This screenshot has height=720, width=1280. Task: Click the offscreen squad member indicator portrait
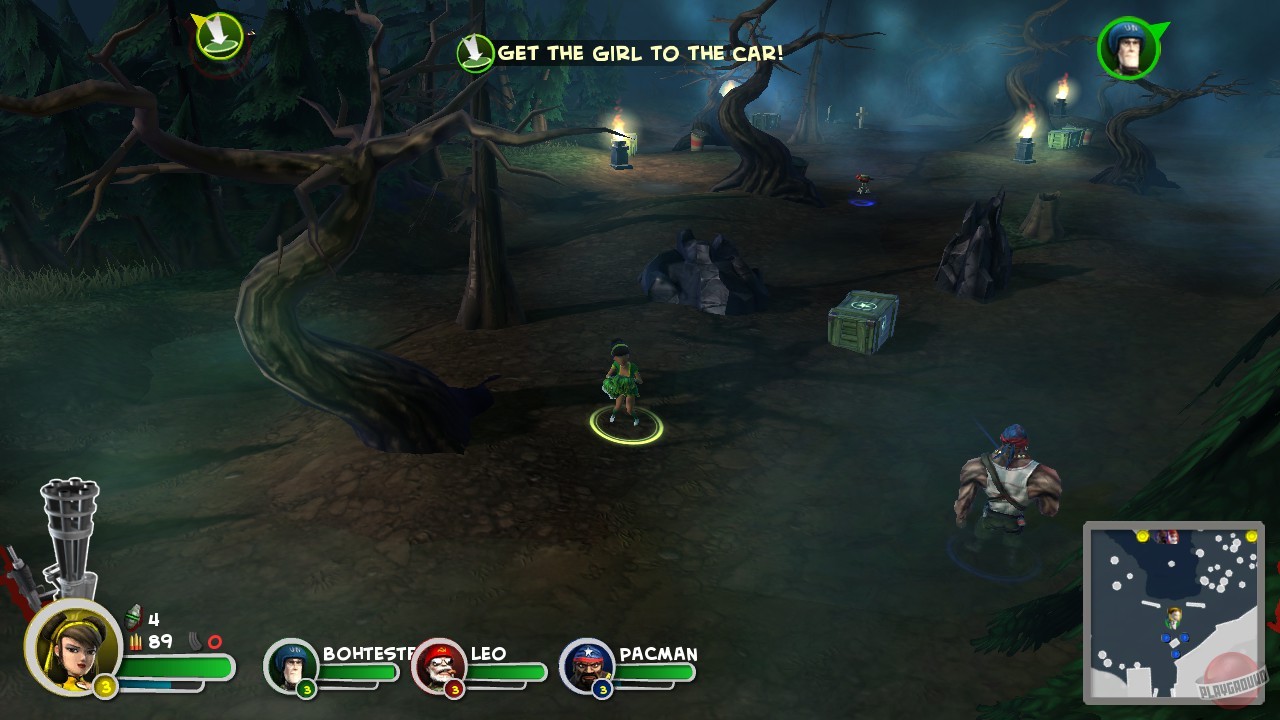1128,47
